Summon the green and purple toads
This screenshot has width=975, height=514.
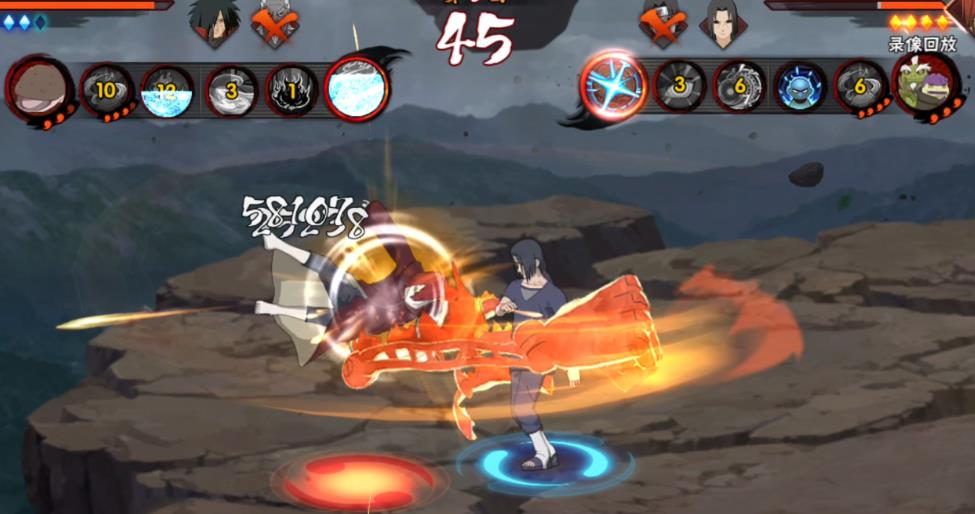(923, 87)
